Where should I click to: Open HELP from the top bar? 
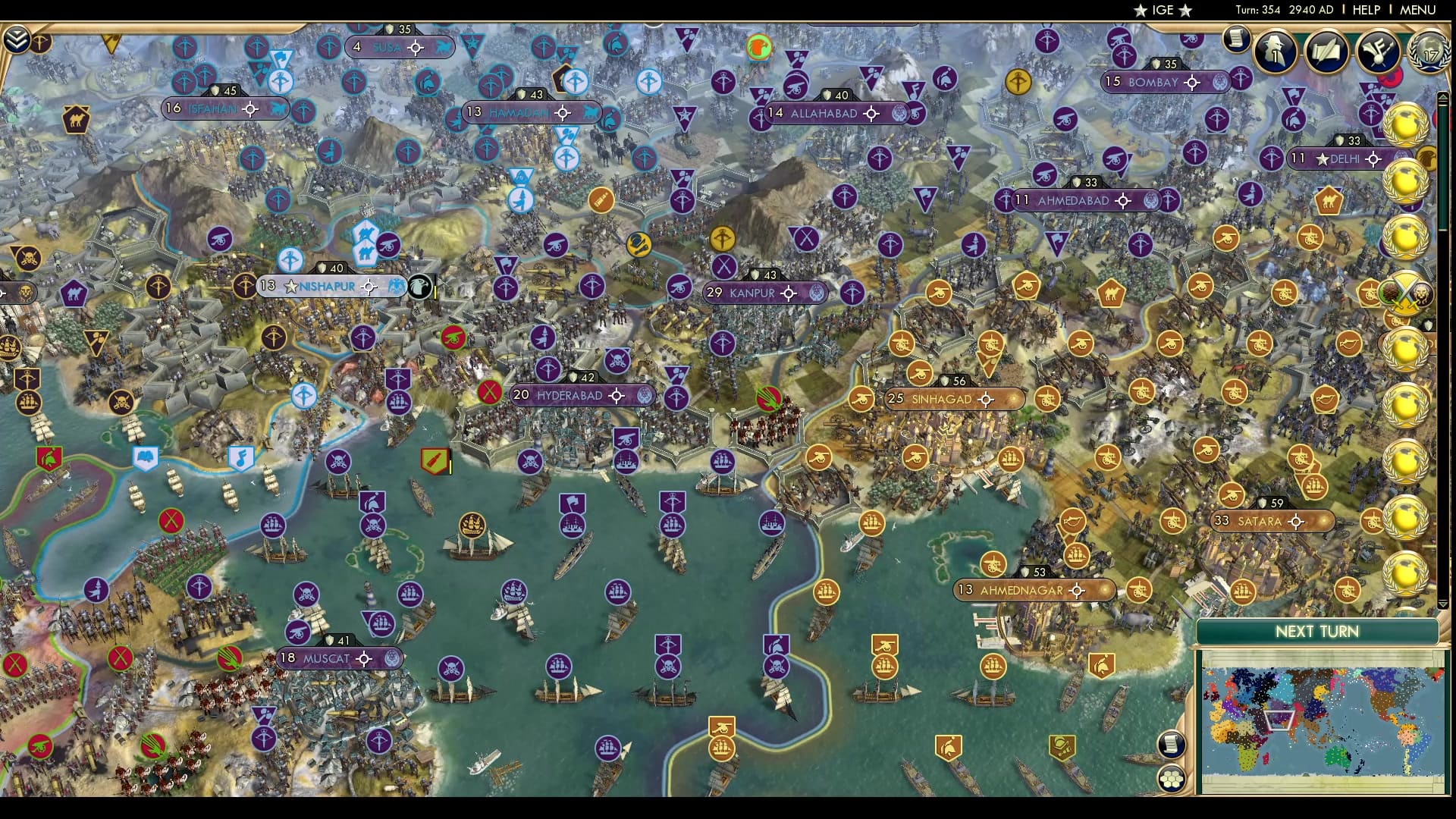[1364, 11]
